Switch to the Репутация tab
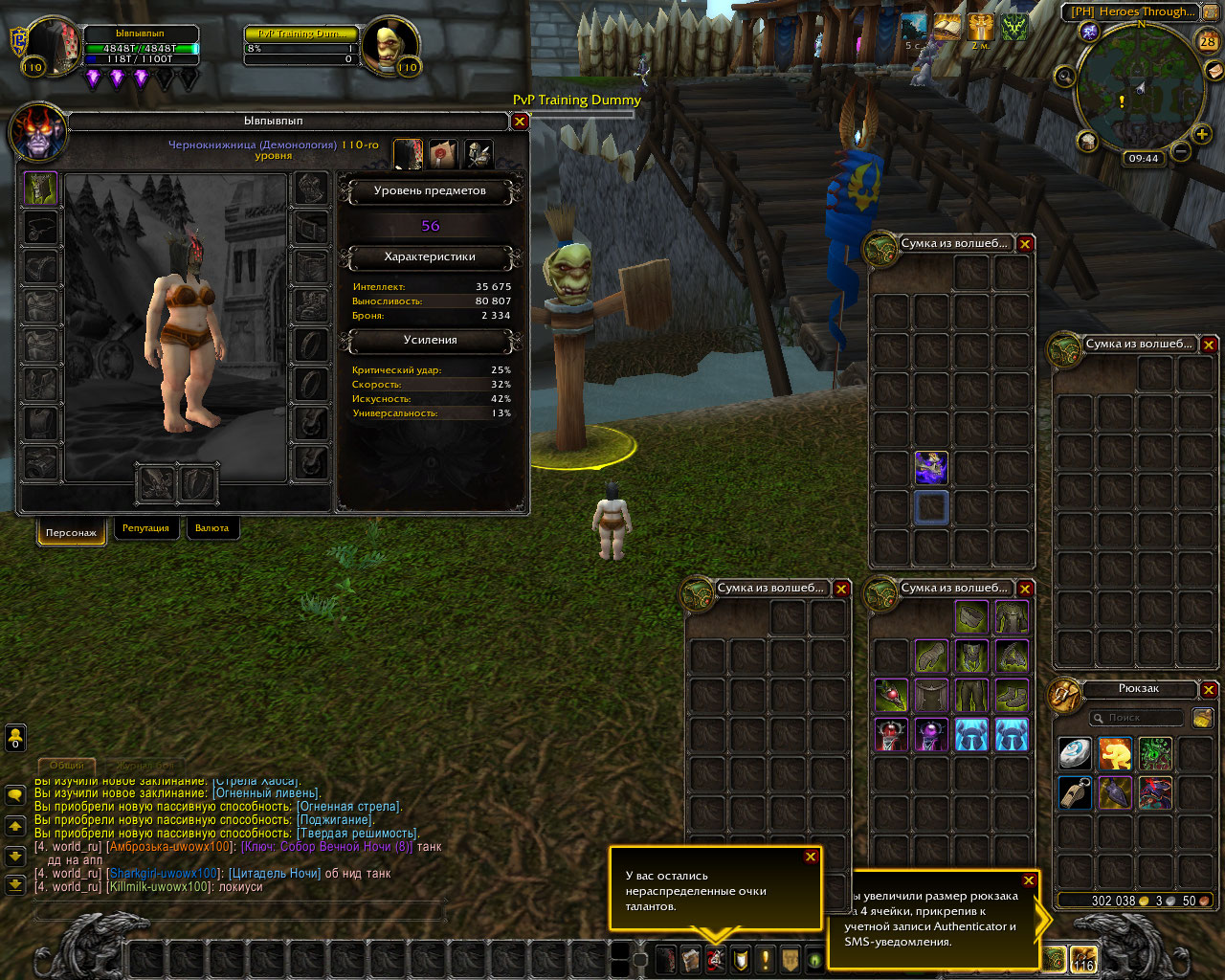This screenshot has width=1225, height=980. tap(145, 528)
